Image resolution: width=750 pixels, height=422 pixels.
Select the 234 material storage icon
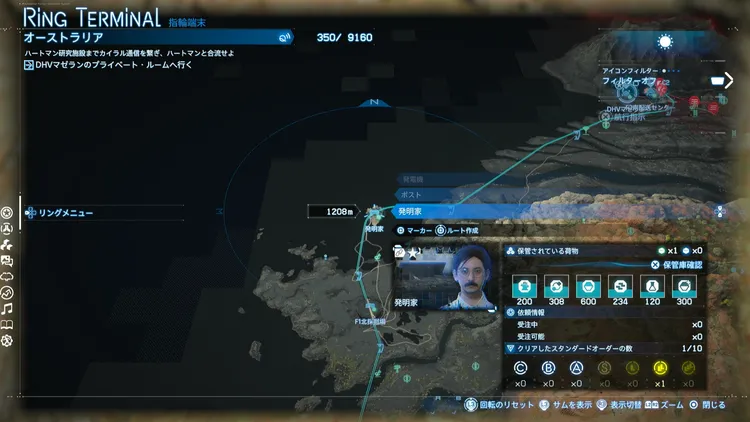[x=620, y=286]
